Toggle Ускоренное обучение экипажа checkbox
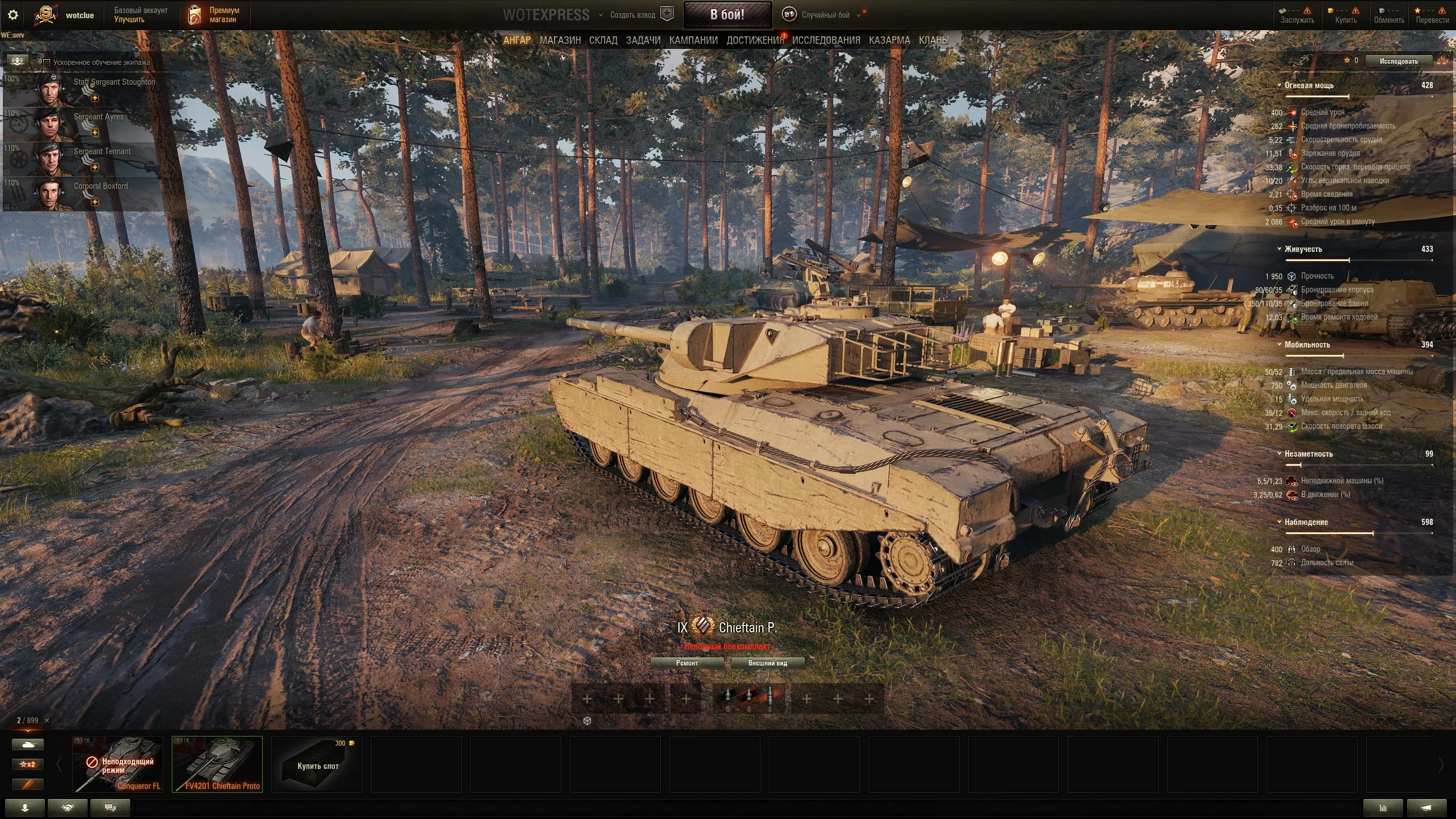 point(47,63)
